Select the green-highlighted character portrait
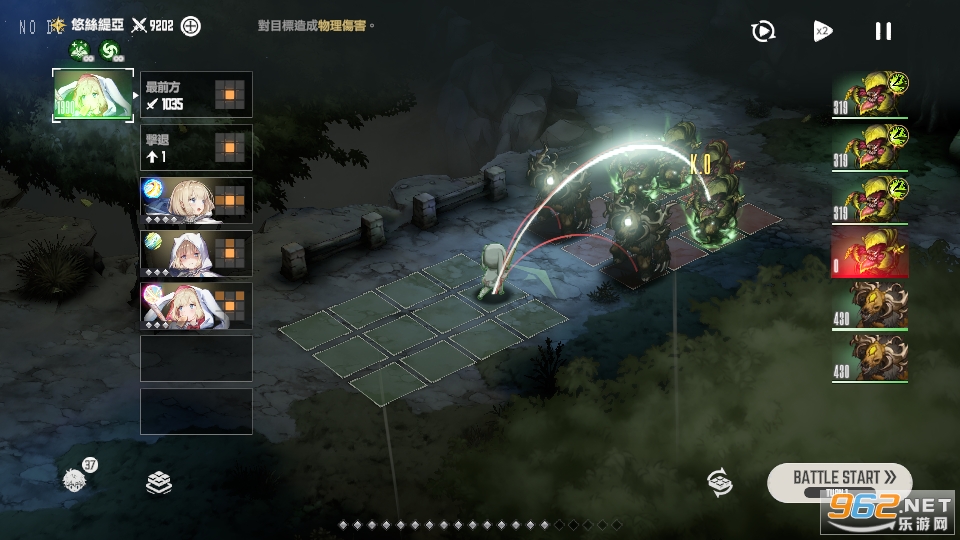Viewport: 960px width, 540px height. 92,95
